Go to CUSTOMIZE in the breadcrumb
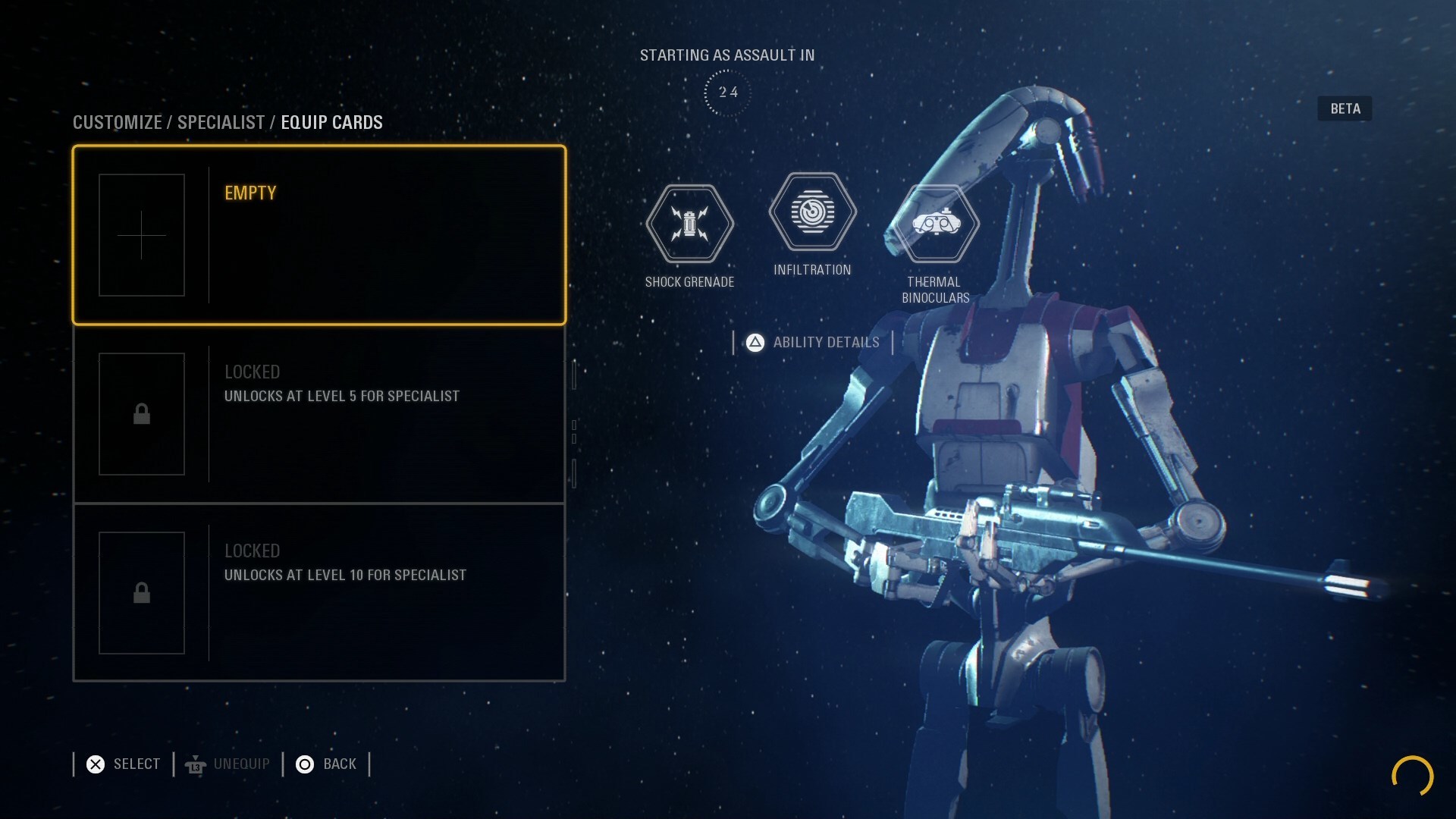1456x819 pixels. [118, 123]
